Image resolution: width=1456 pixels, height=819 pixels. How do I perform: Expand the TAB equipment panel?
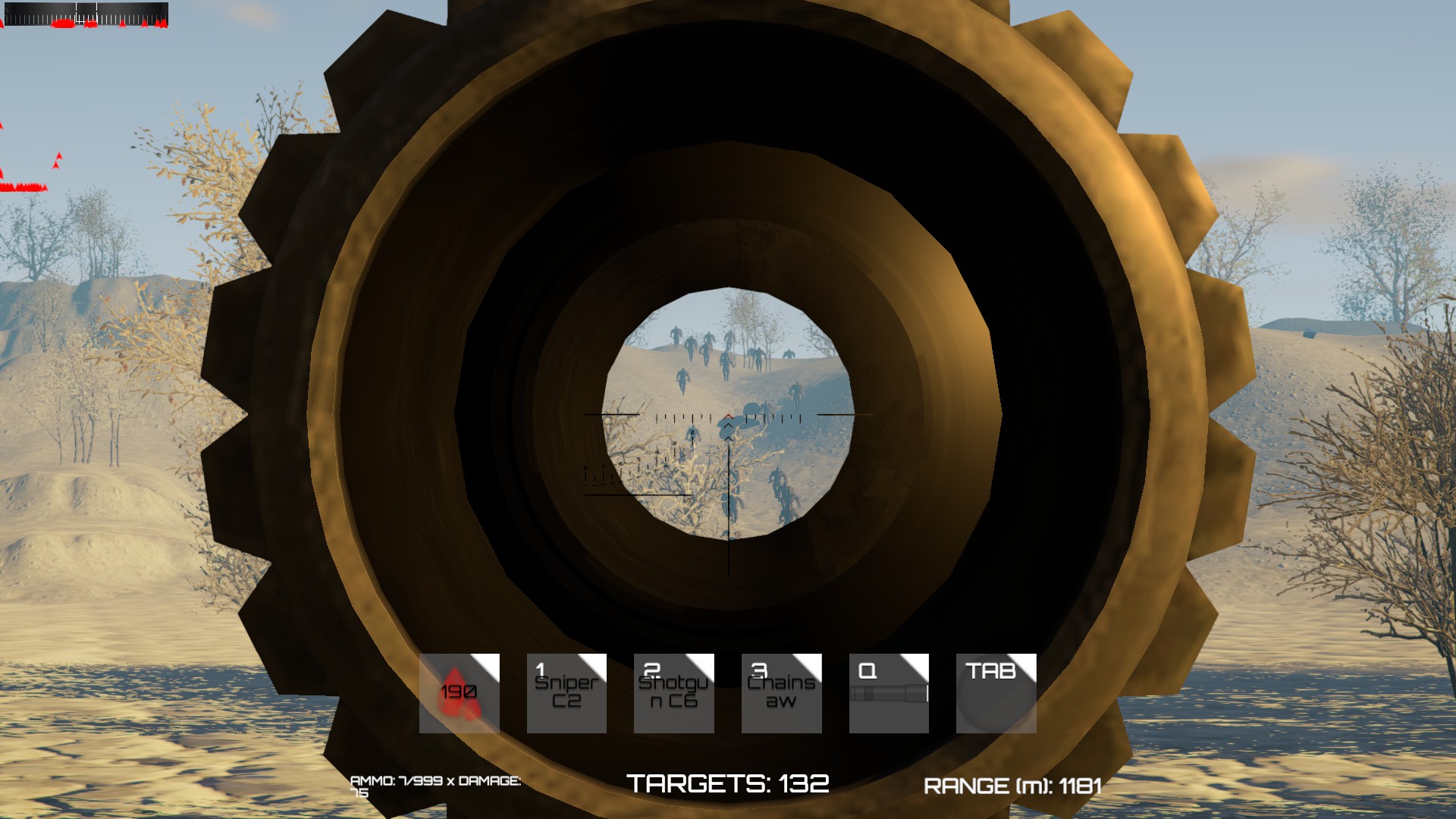pyautogui.click(x=995, y=692)
